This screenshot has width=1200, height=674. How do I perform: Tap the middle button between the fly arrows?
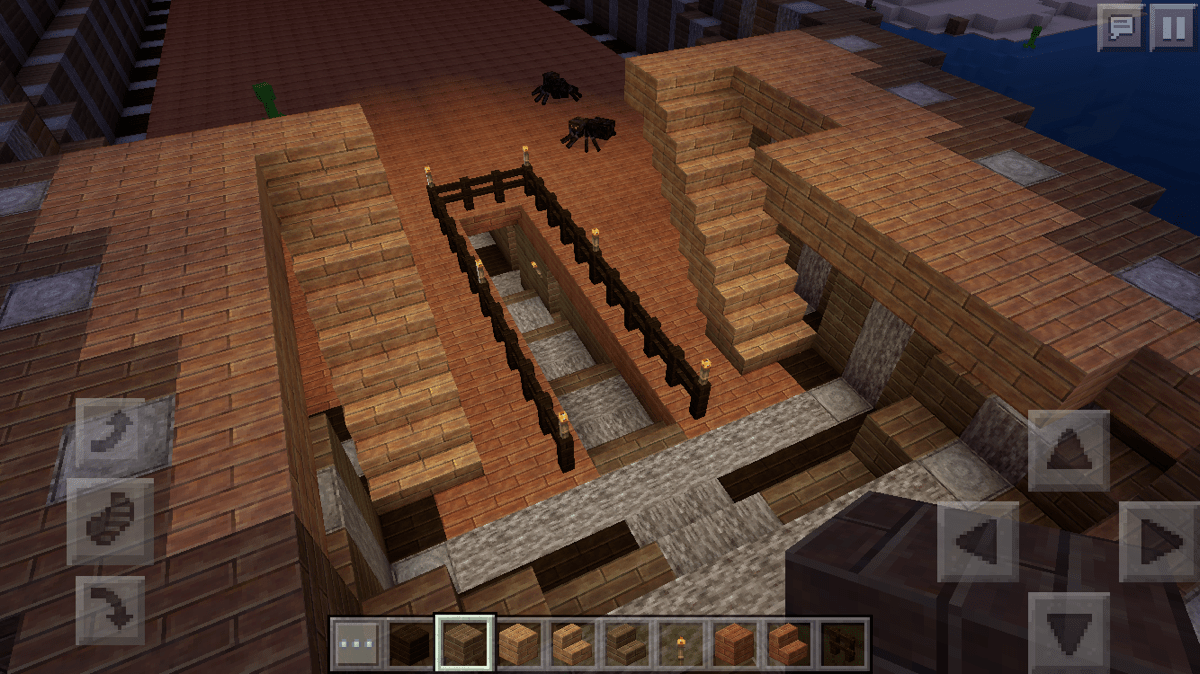[x=110, y=520]
